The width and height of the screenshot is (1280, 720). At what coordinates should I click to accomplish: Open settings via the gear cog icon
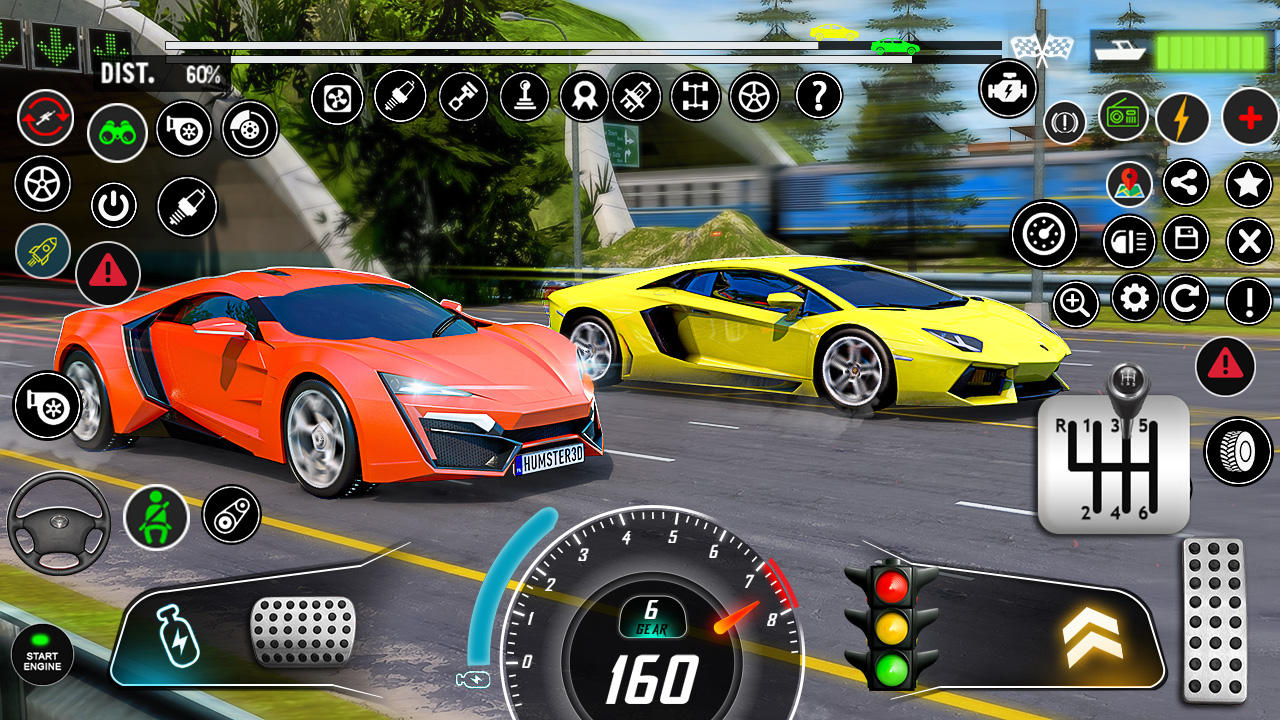click(x=1135, y=298)
